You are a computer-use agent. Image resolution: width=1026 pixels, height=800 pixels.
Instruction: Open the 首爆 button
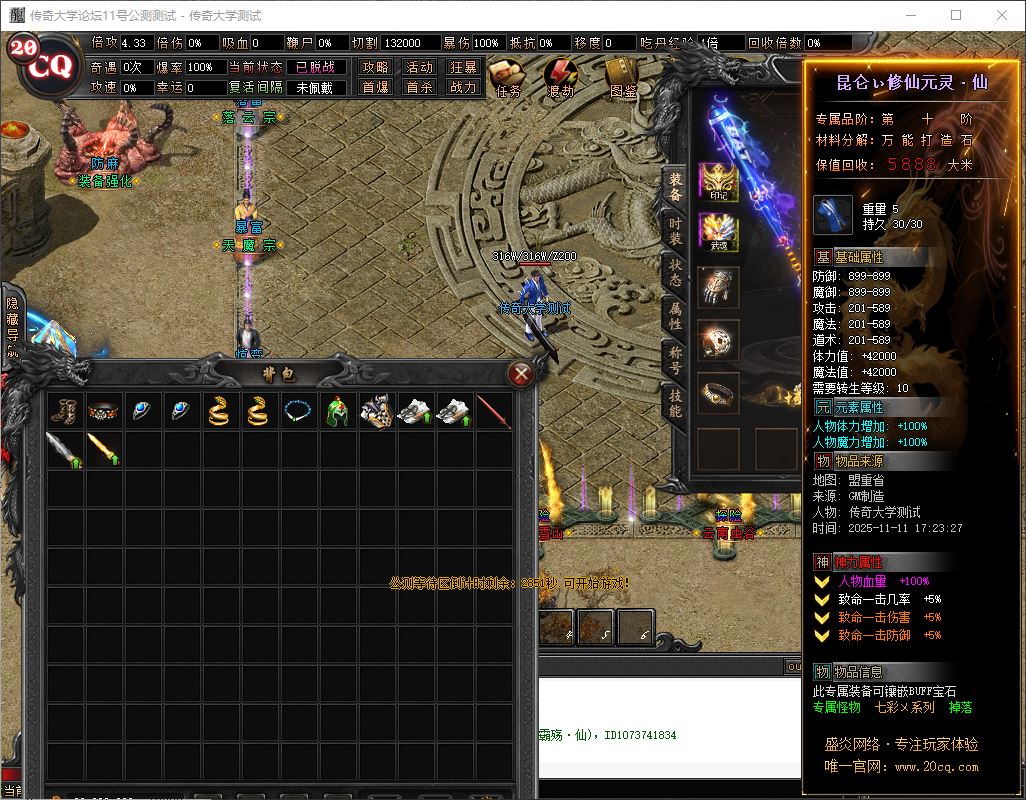(x=375, y=87)
